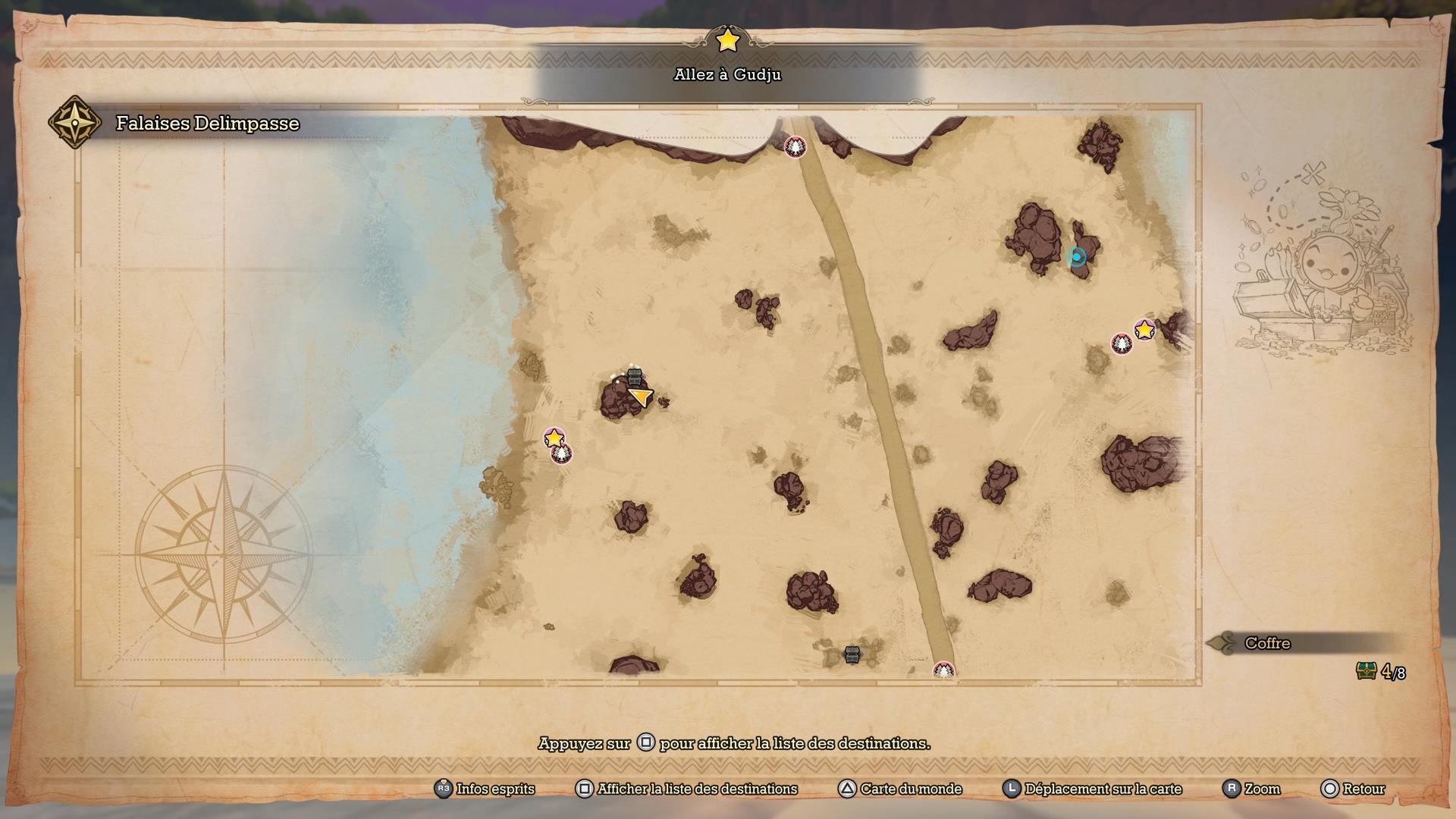Select the pink marker at the road's northern exit
Viewport: 1456px width, 819px height.
tap(795, 146)
